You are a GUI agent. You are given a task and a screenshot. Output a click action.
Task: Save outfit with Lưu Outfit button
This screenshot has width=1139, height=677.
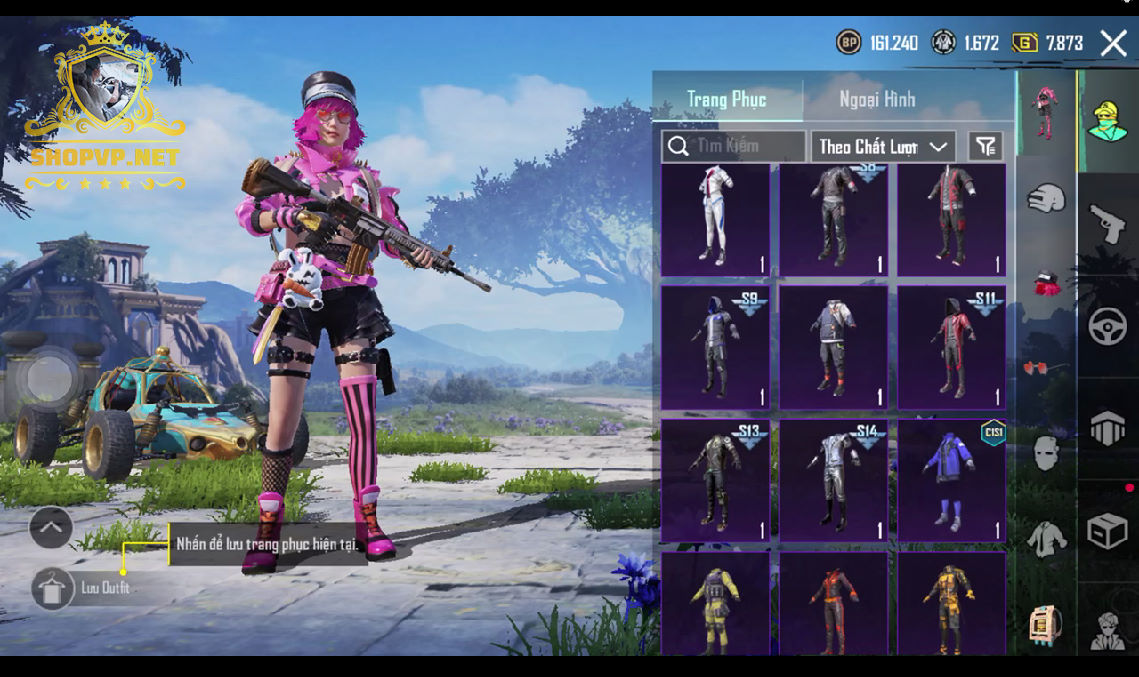point(52,588)
